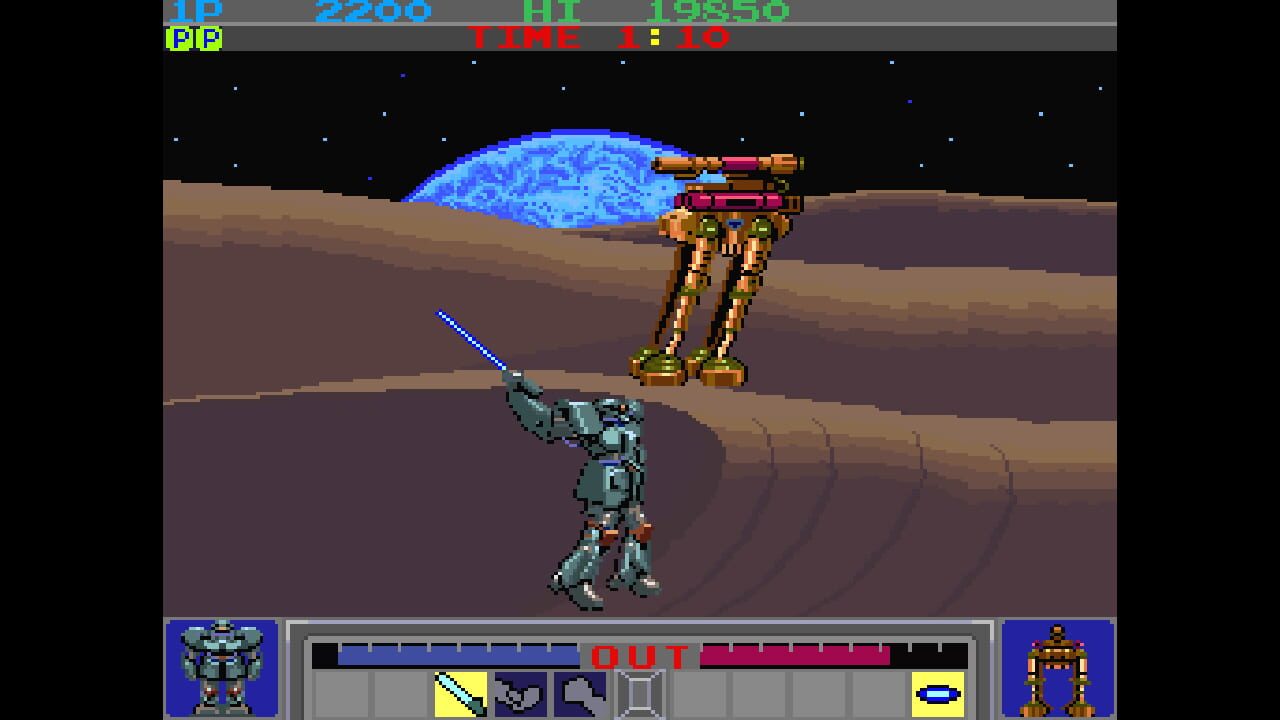Click the empty frame slot between weapons
The width and height of the screenshot is (1280, 720).
click(x=638, y=694)
